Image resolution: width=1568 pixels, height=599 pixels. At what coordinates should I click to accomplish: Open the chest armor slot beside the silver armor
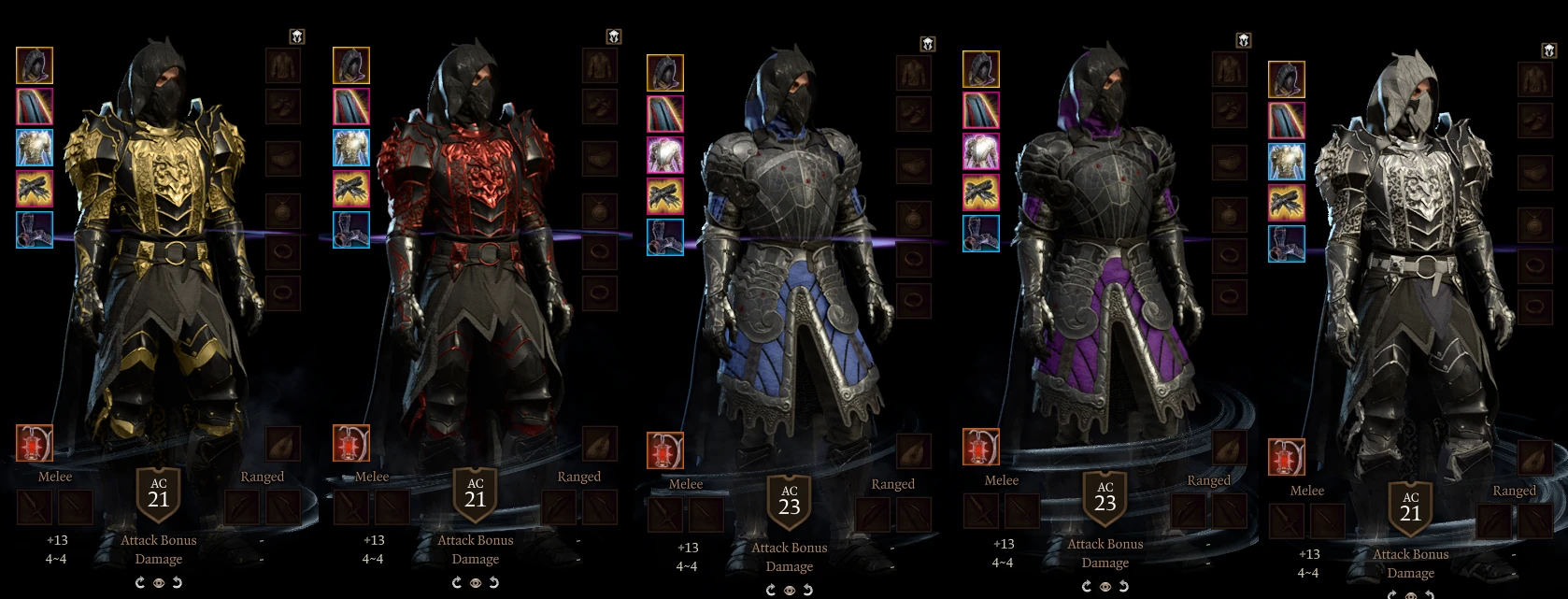coord(1287,162)
